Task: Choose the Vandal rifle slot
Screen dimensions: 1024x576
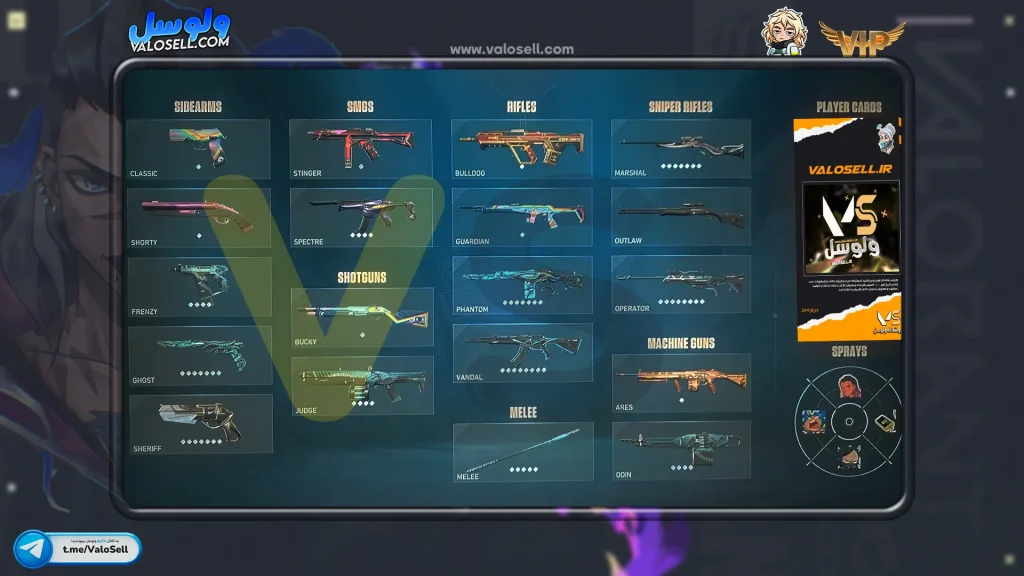Action: (521, 352)
